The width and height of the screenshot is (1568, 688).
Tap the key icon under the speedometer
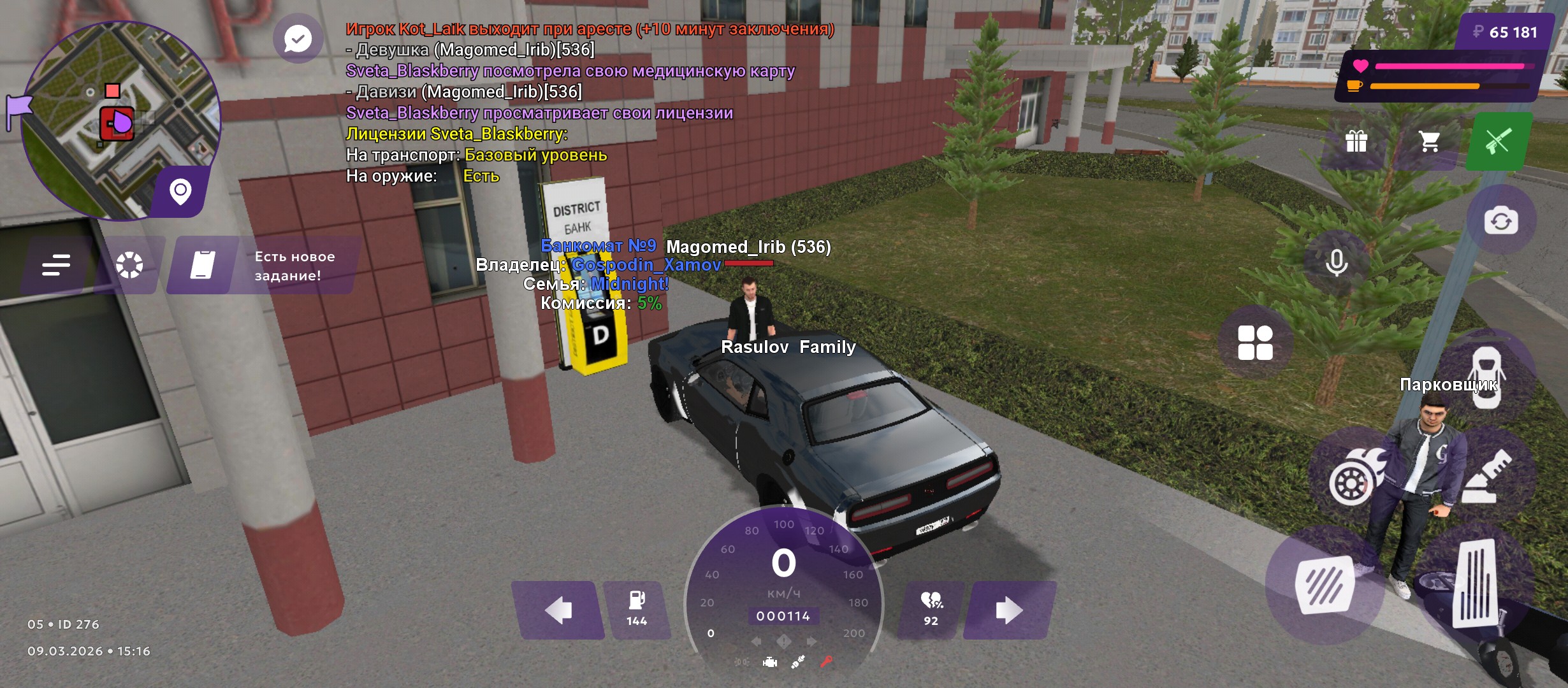(826, 662)
